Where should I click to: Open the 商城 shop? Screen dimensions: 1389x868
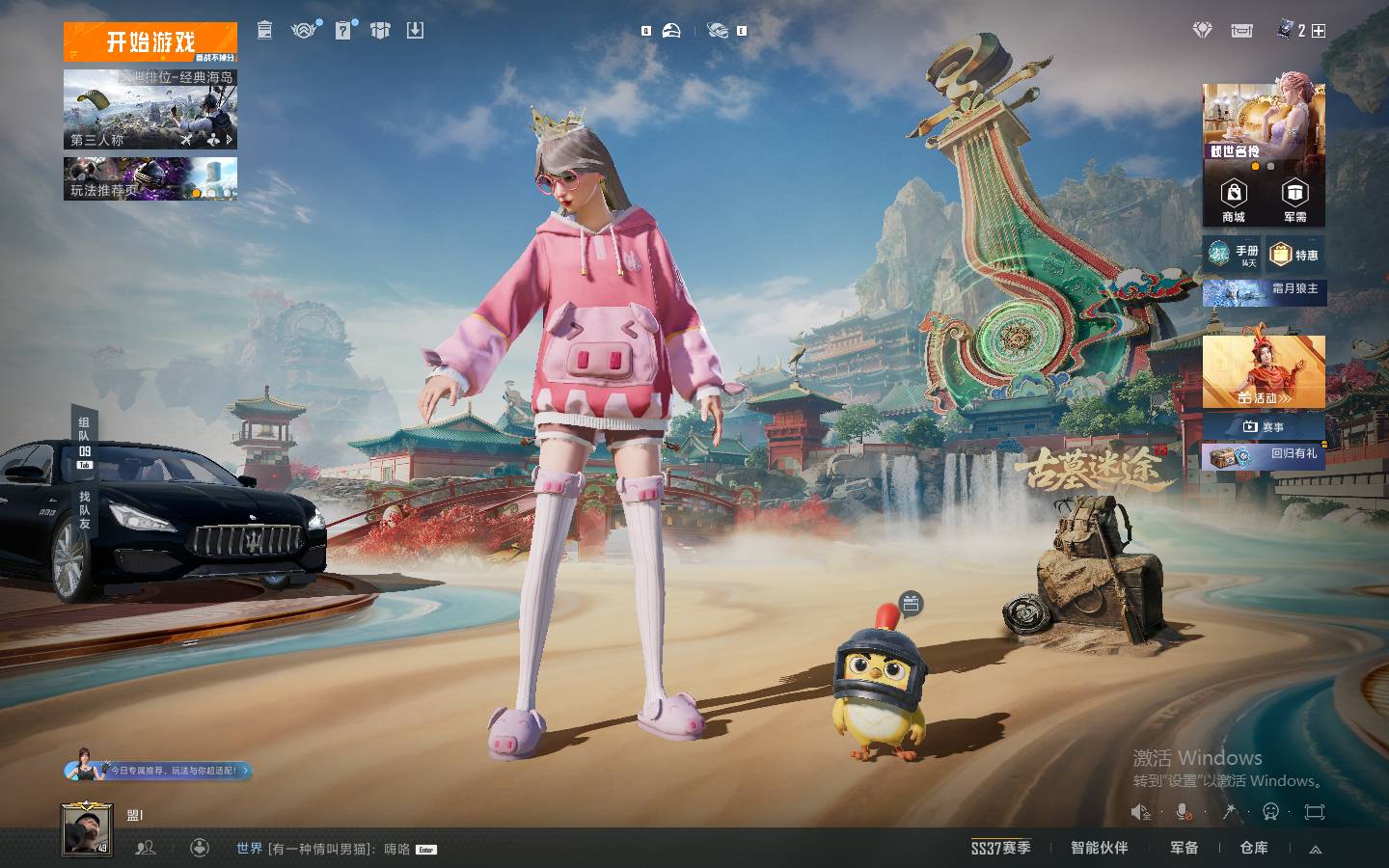[1234, 202]
